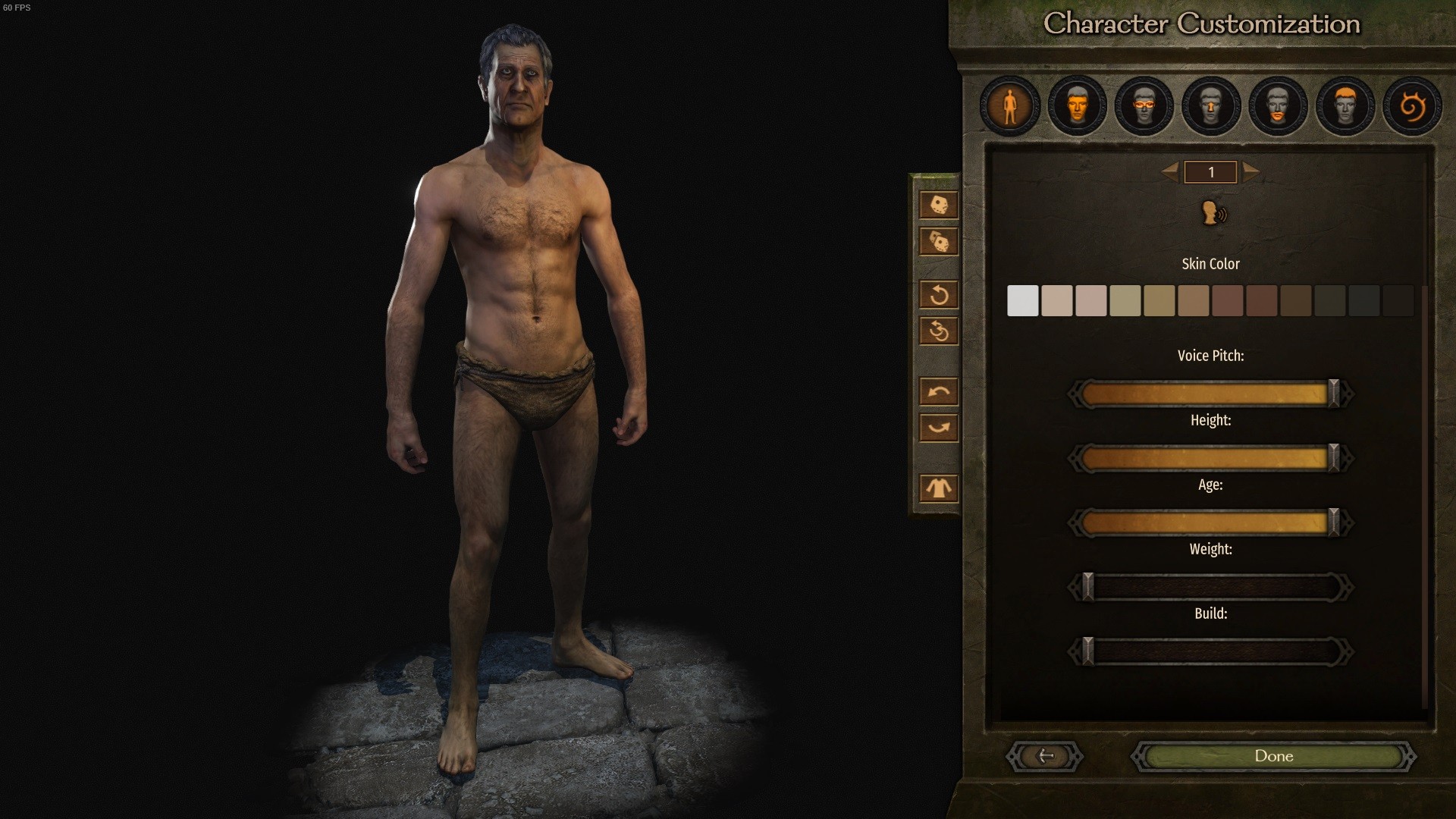Choose the lightest white skin color
Viewport: 1456px width, 819px height.
click(1022, 301)
